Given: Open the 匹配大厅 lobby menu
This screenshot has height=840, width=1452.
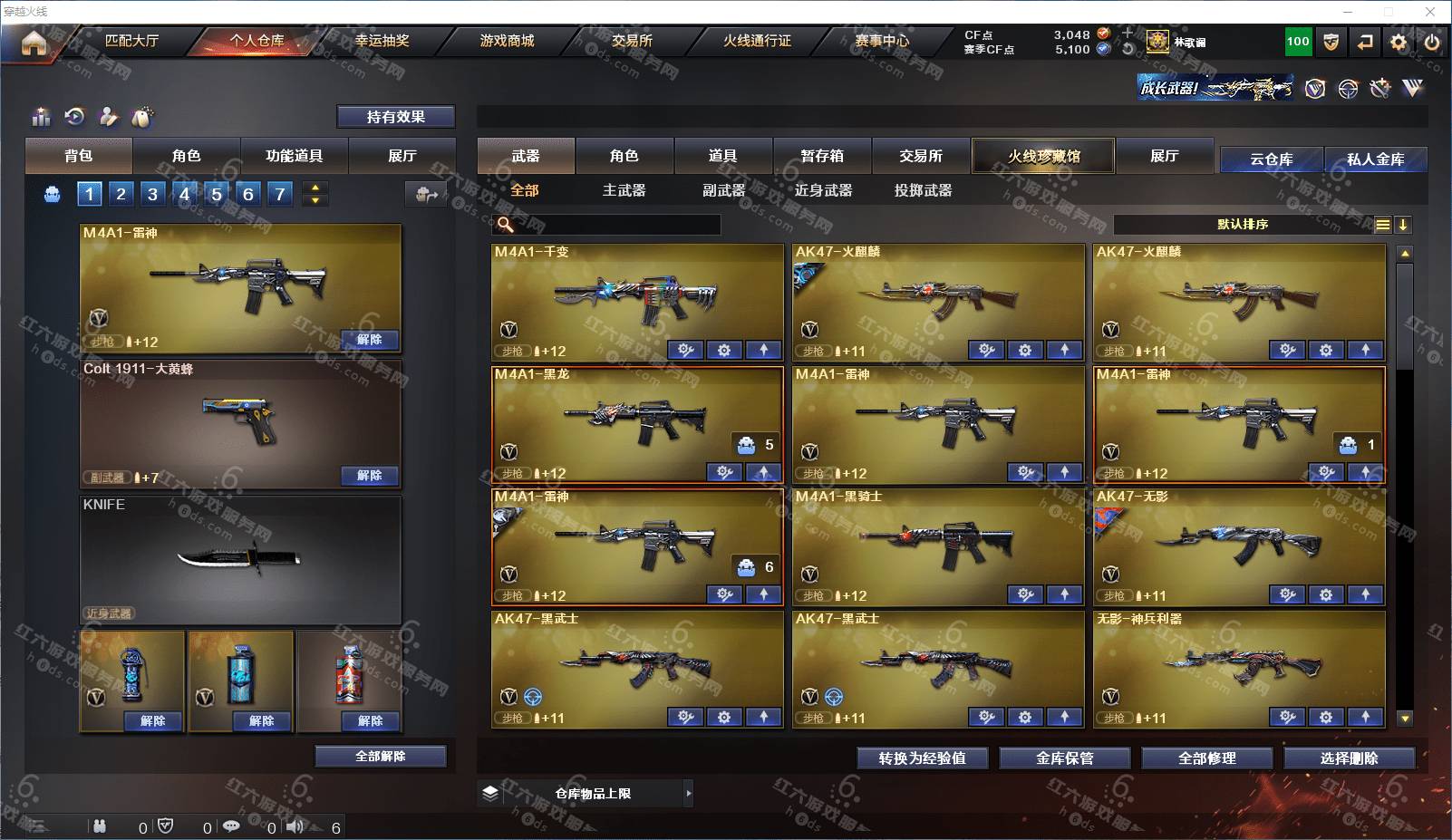Looking at the screenshot, I should coord(132,41).
